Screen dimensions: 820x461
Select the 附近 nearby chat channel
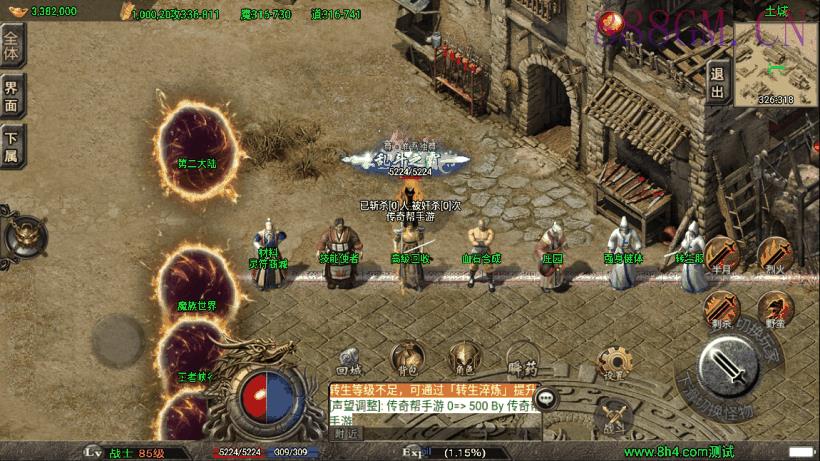tap(347, 434)
